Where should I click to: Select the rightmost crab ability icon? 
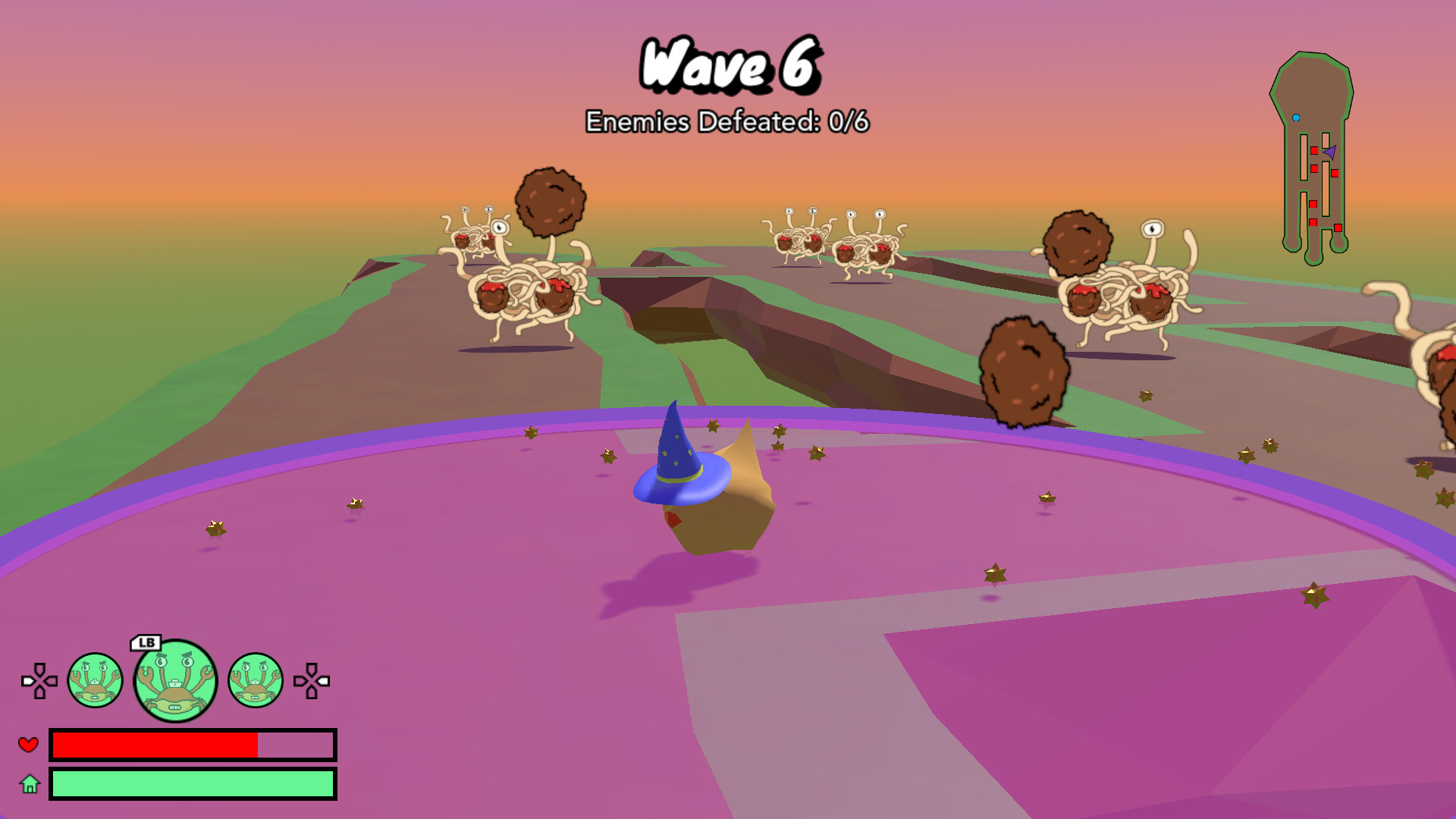(256, 682)
